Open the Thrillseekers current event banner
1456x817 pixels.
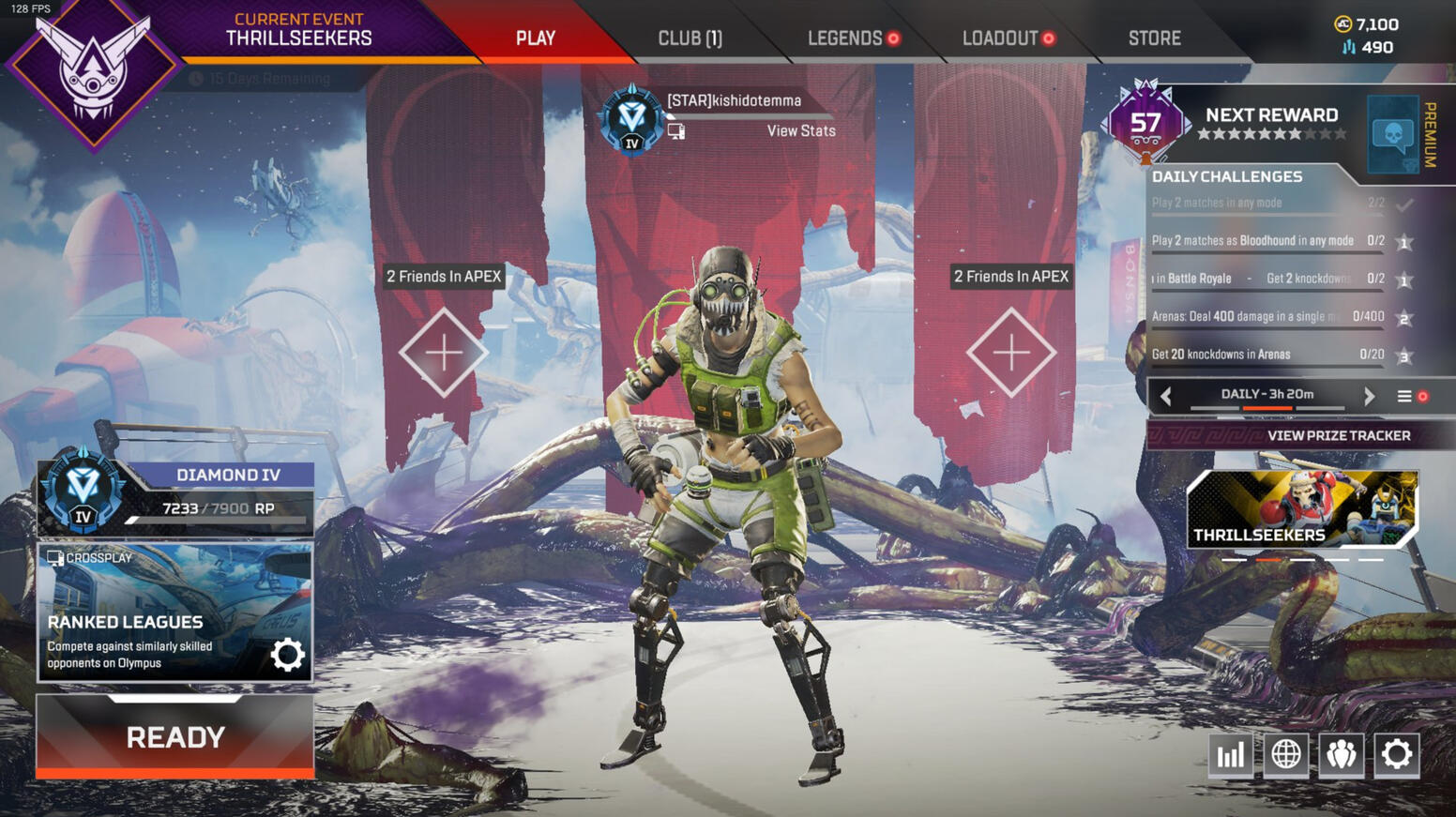[x=298, y=31]
